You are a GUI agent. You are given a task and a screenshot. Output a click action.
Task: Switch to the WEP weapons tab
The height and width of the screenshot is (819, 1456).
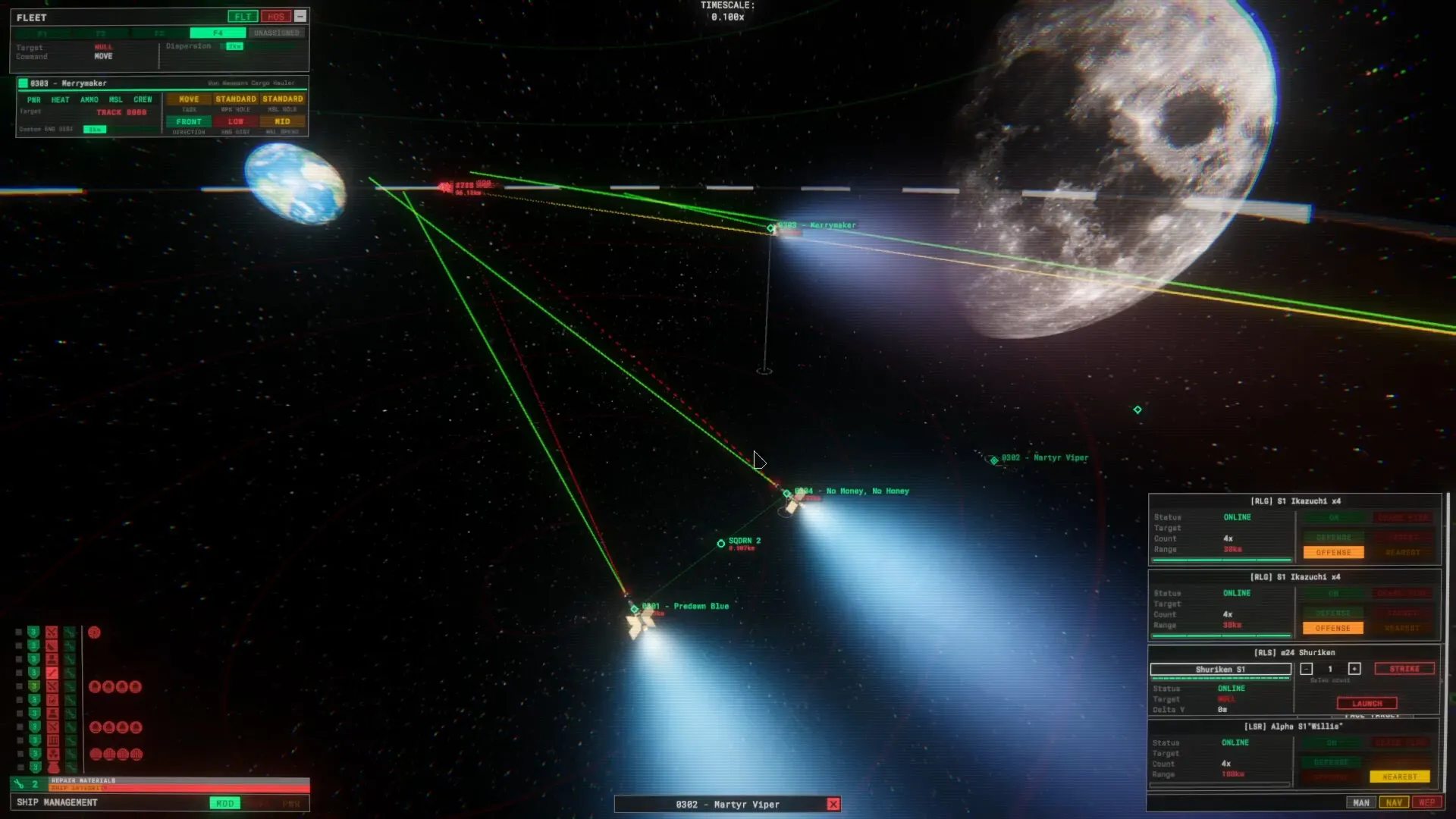tap(1426, 802)
